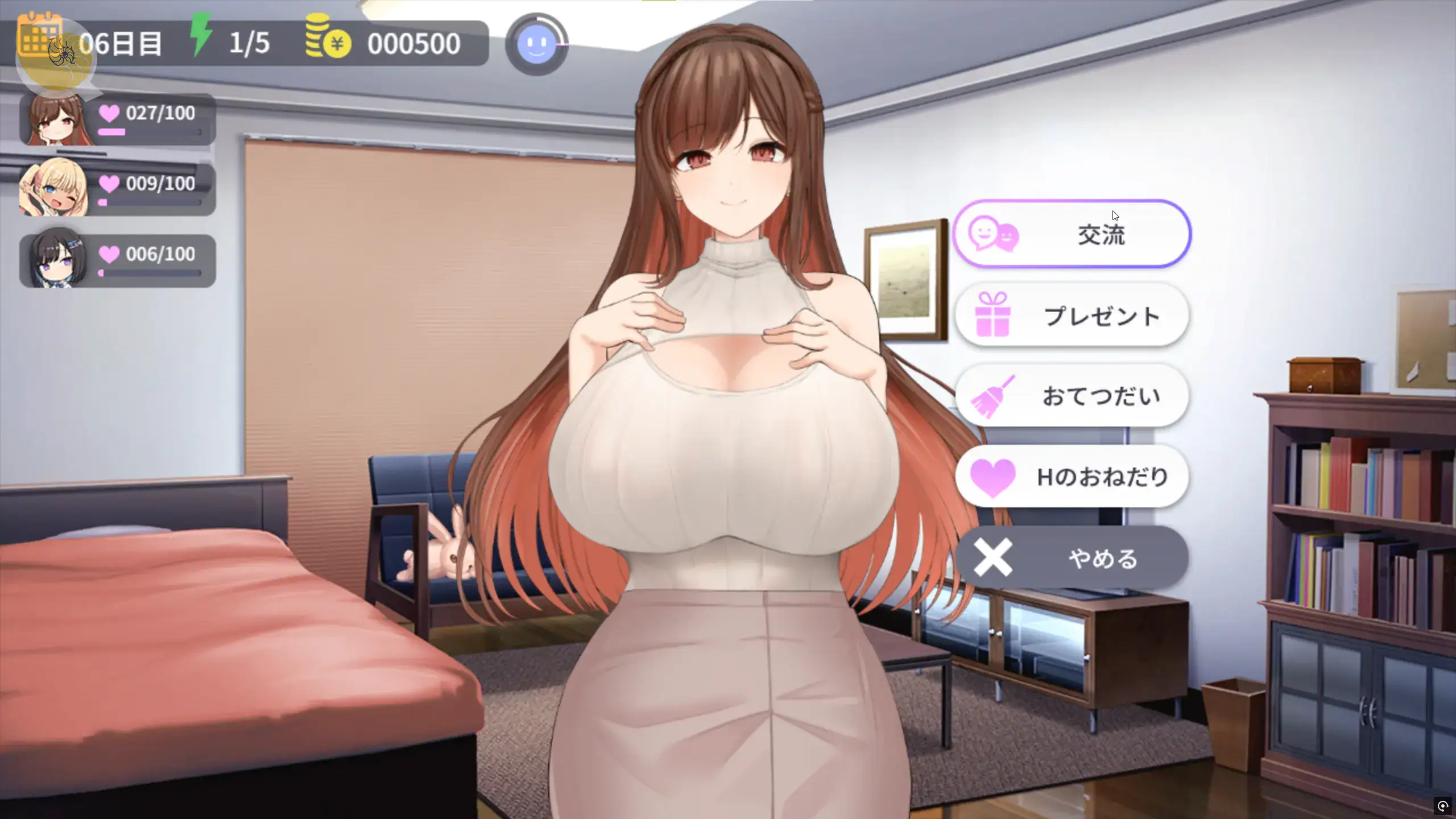Click the blue smiley face mood icon
Viewport: 1456px width, 819px height.
pos(536,44)
